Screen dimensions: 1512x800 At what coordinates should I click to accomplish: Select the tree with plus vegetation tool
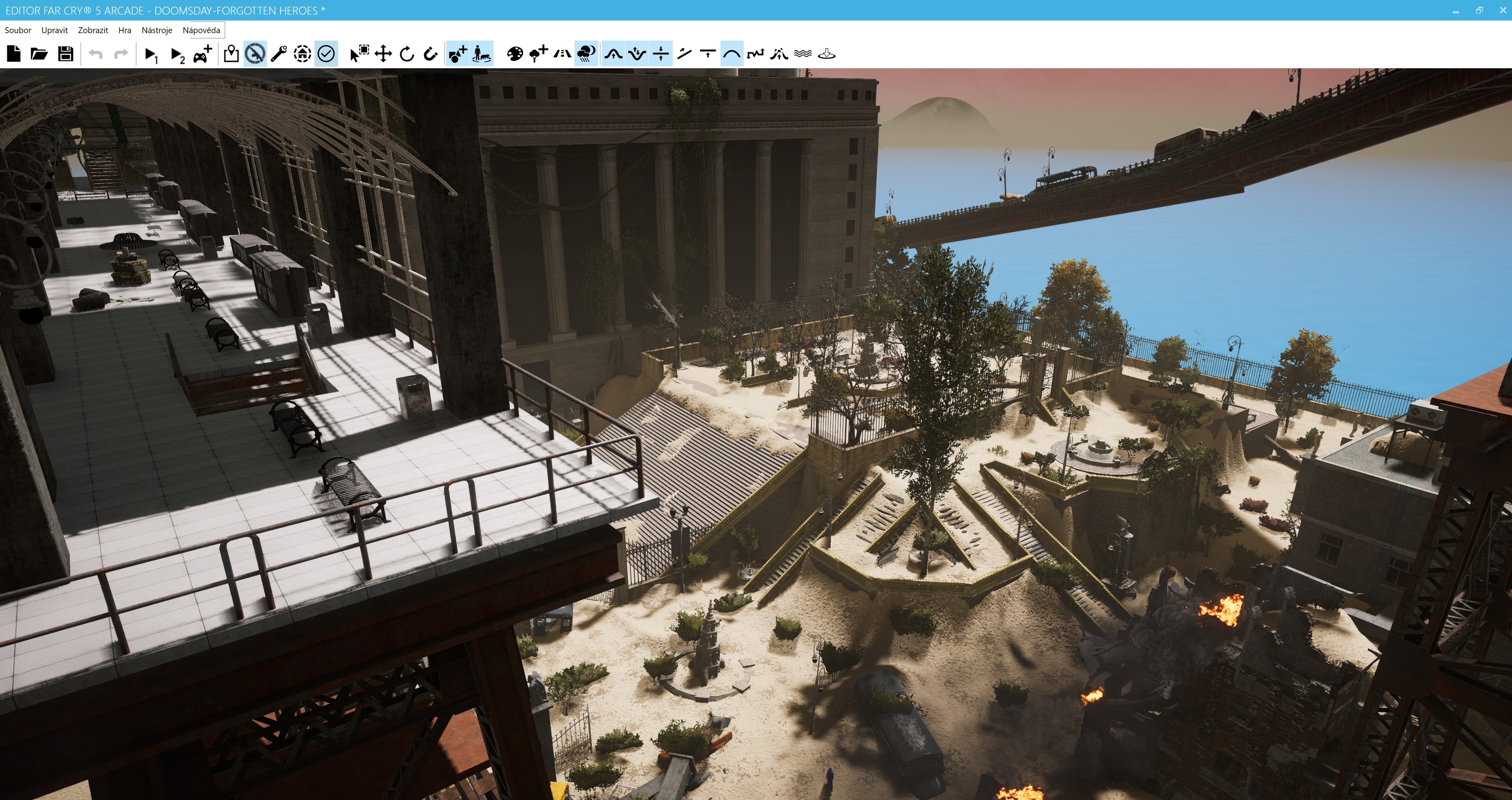pyautogui.click(x=538, y=54)
